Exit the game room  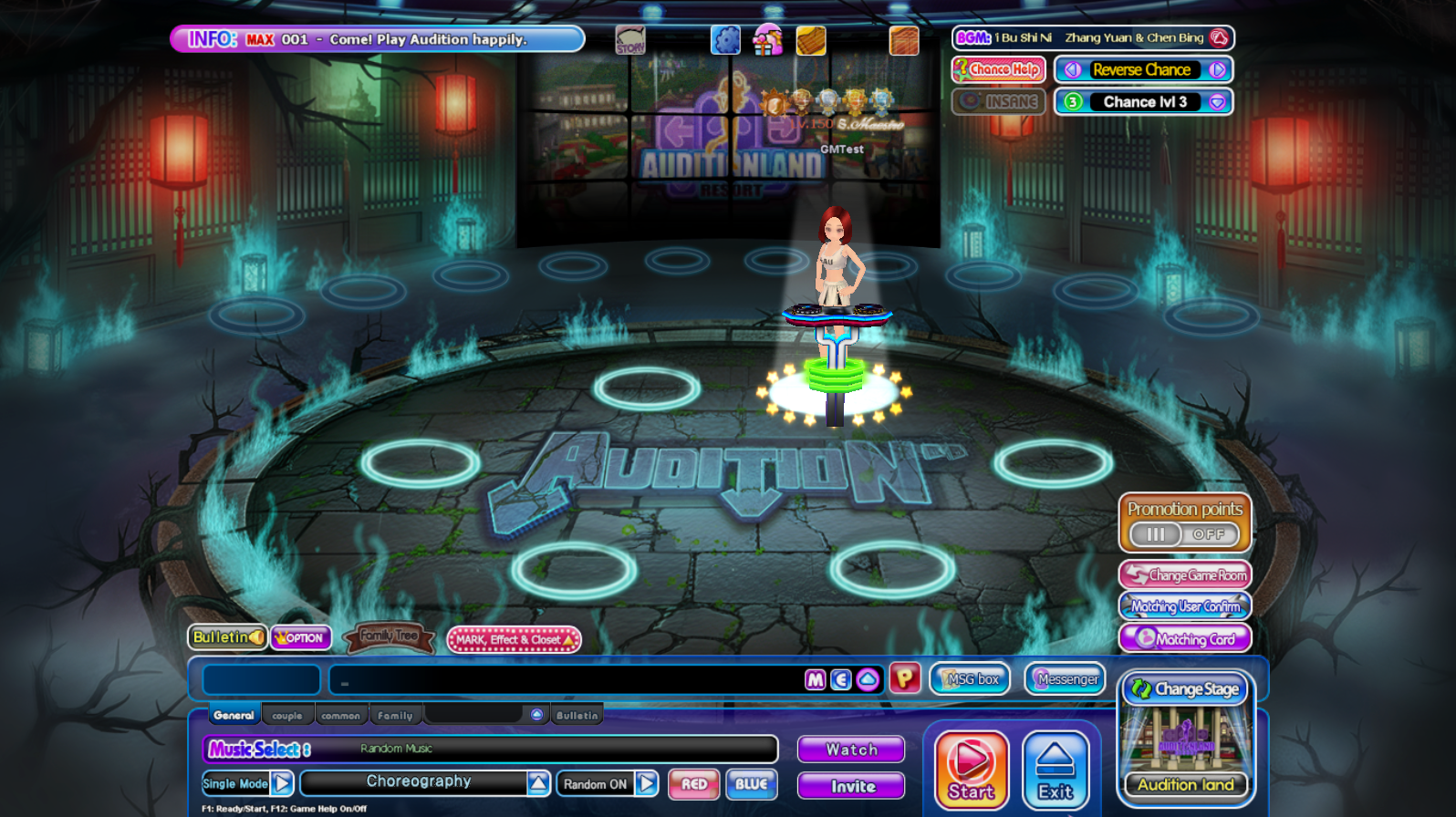click(x=1056, y=770)
